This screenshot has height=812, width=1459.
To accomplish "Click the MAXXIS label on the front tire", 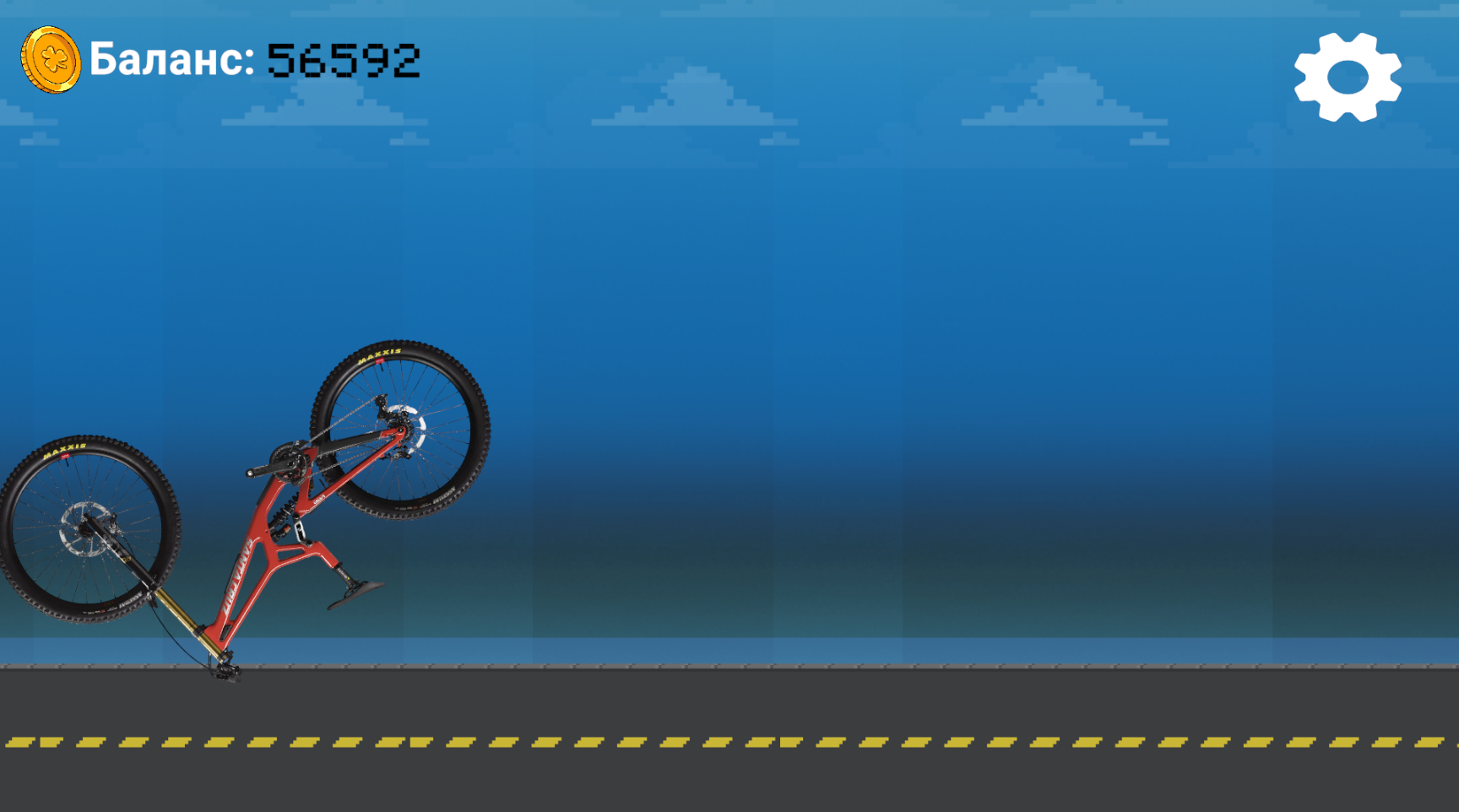I will [x=65, y=452].
